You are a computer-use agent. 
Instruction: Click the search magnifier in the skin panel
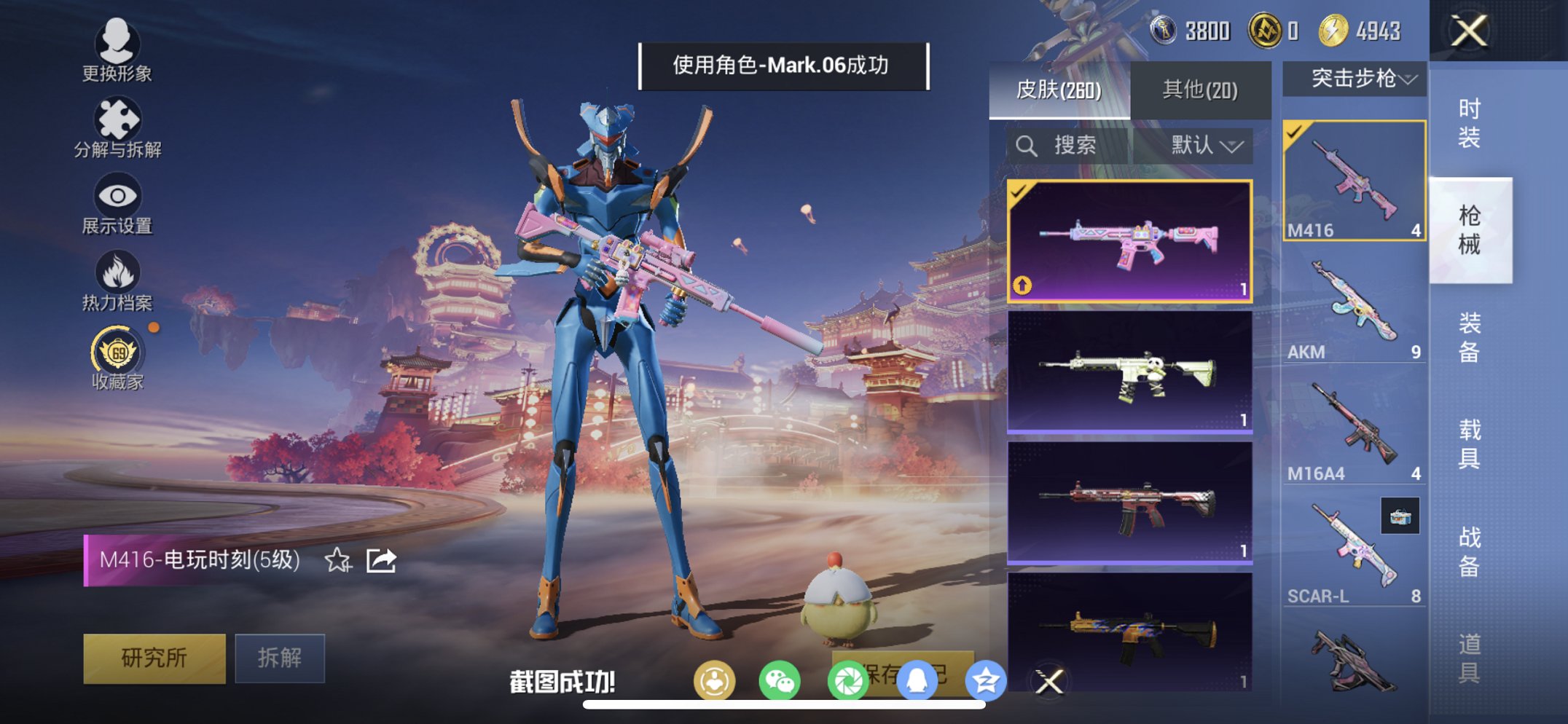point(1027,145)
